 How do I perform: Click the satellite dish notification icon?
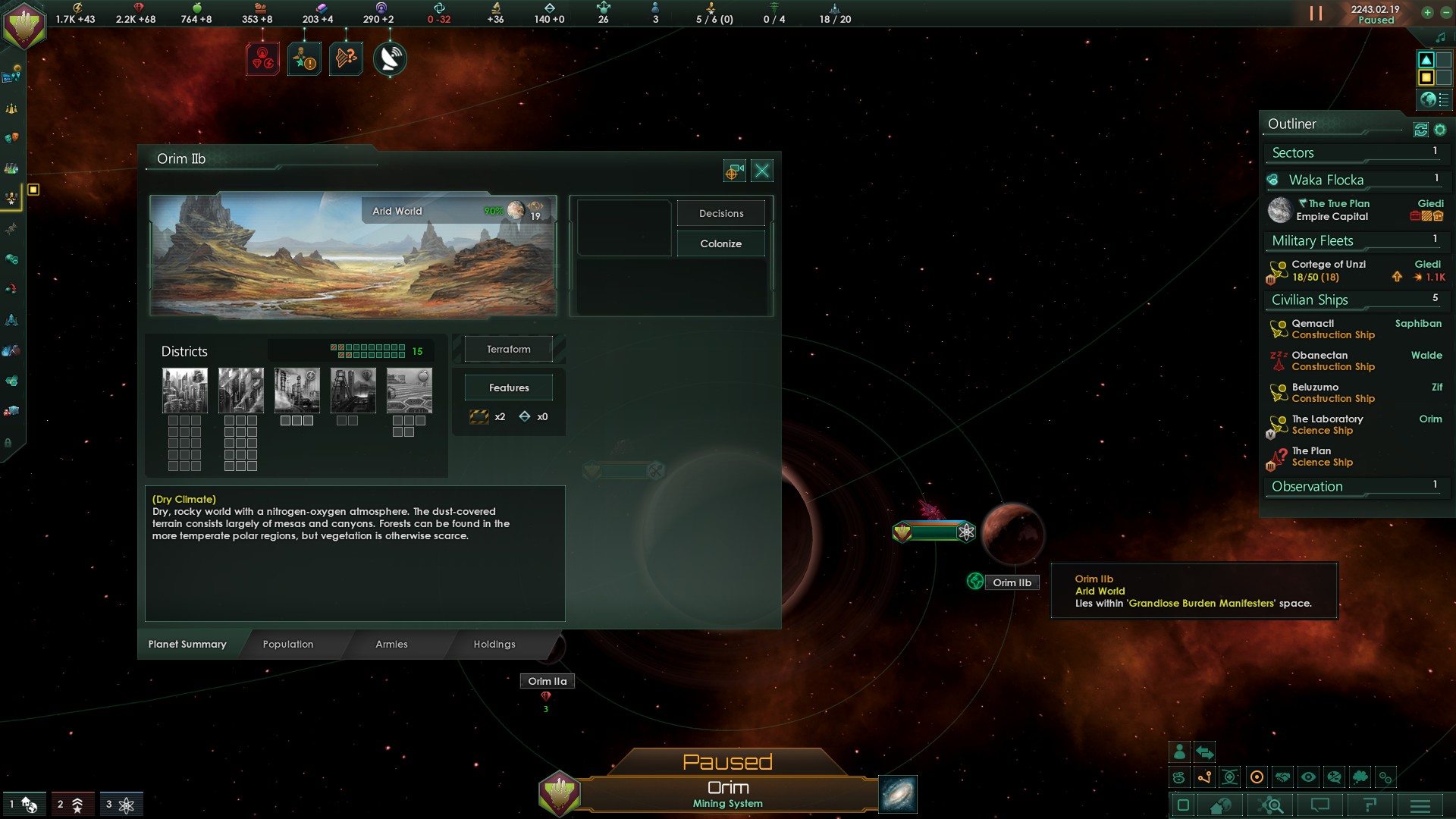pyautogui.click(x=390, y=59)
